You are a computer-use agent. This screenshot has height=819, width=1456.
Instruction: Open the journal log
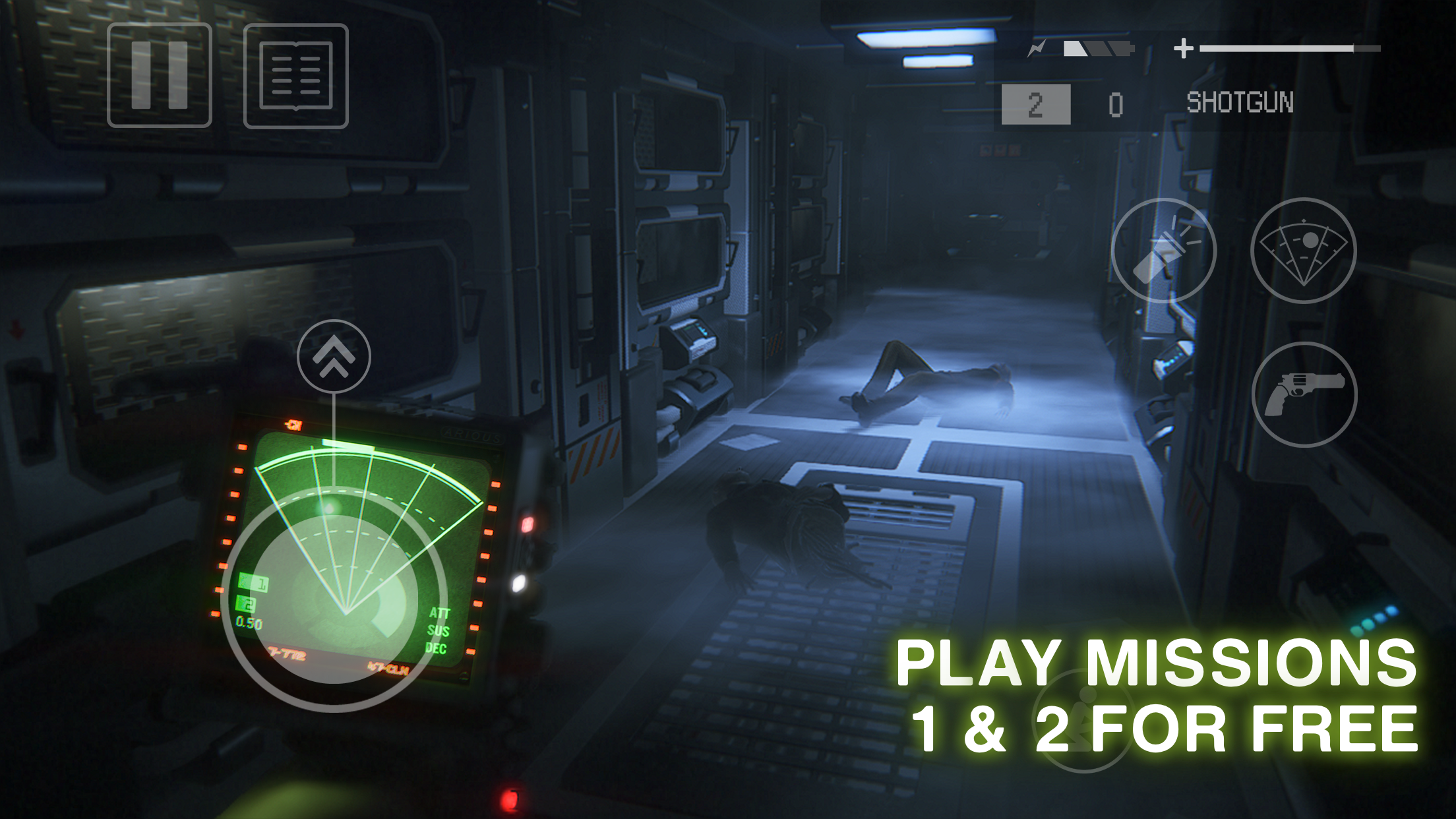click(x=296, y=75)
